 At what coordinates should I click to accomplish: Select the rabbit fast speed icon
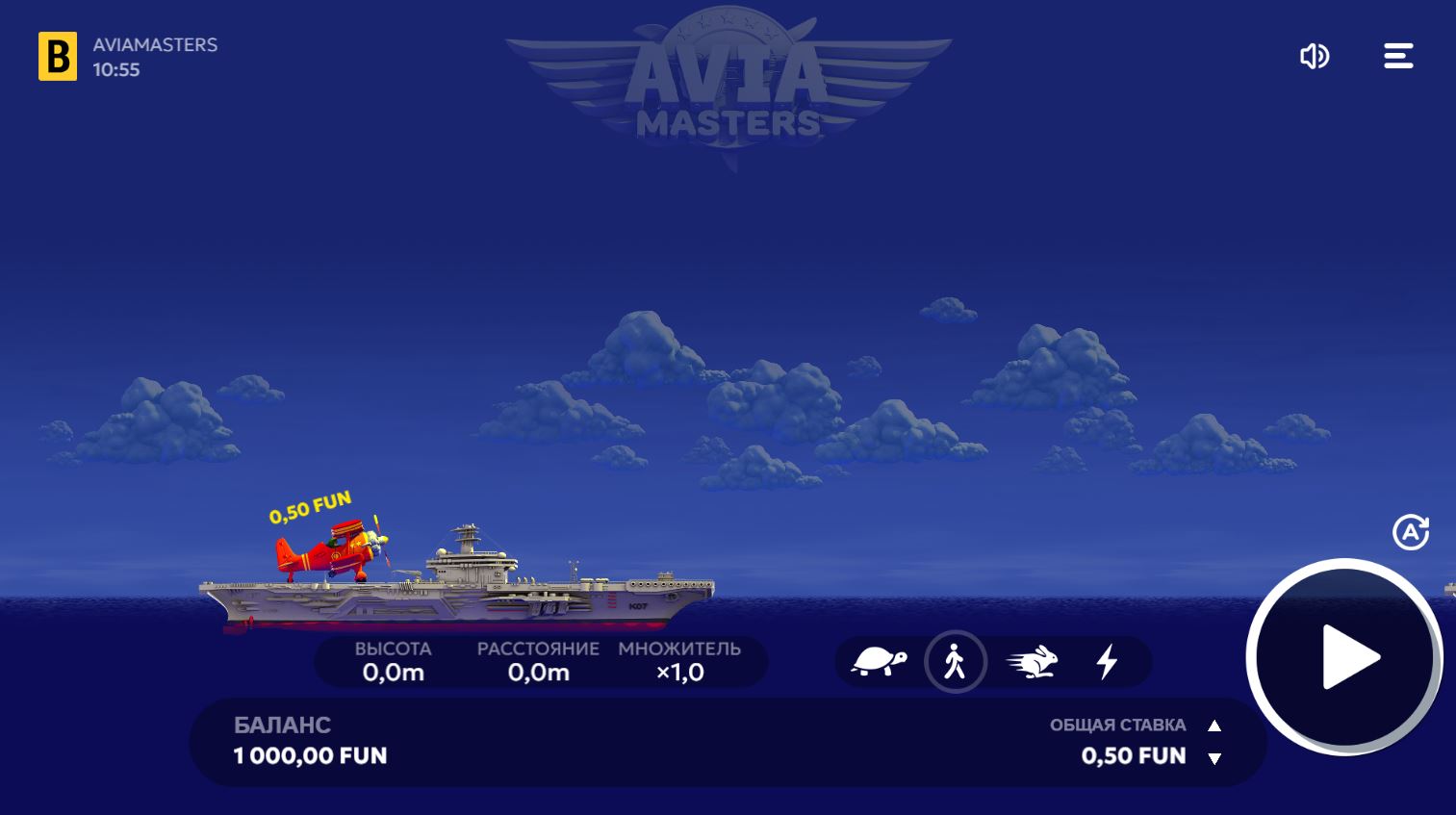1032,661
